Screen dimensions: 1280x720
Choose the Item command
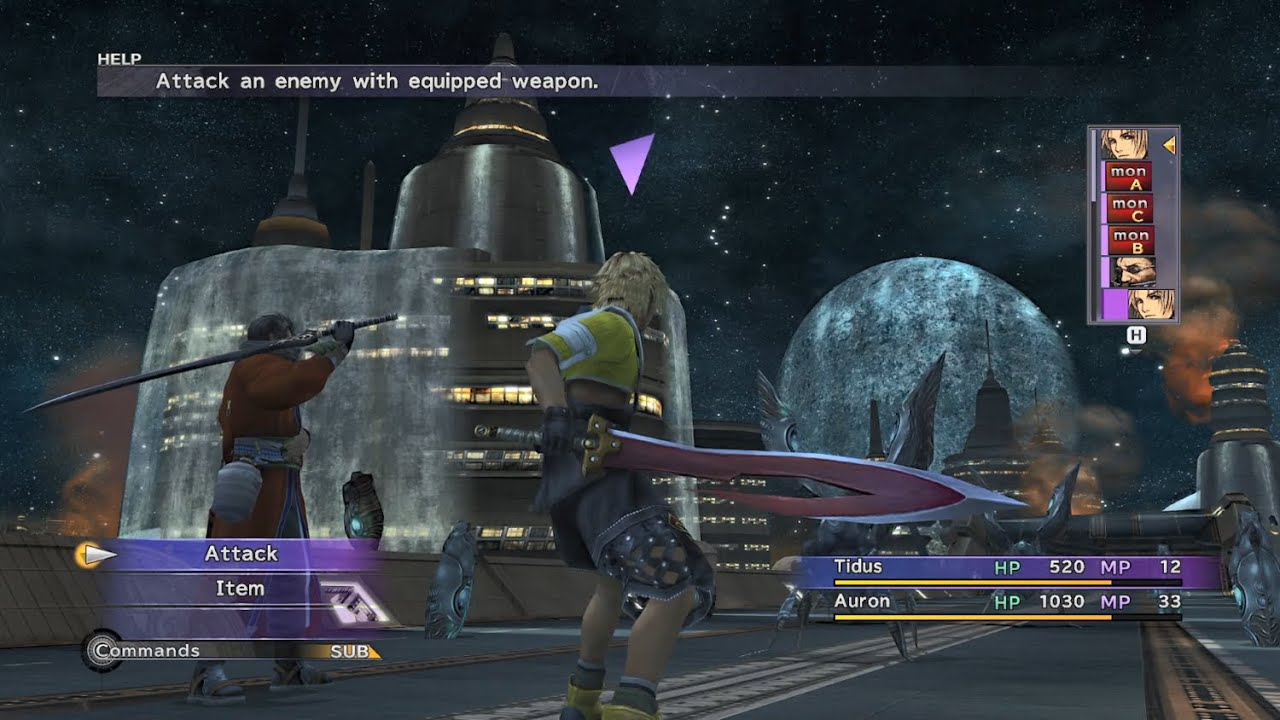point(240,589)
